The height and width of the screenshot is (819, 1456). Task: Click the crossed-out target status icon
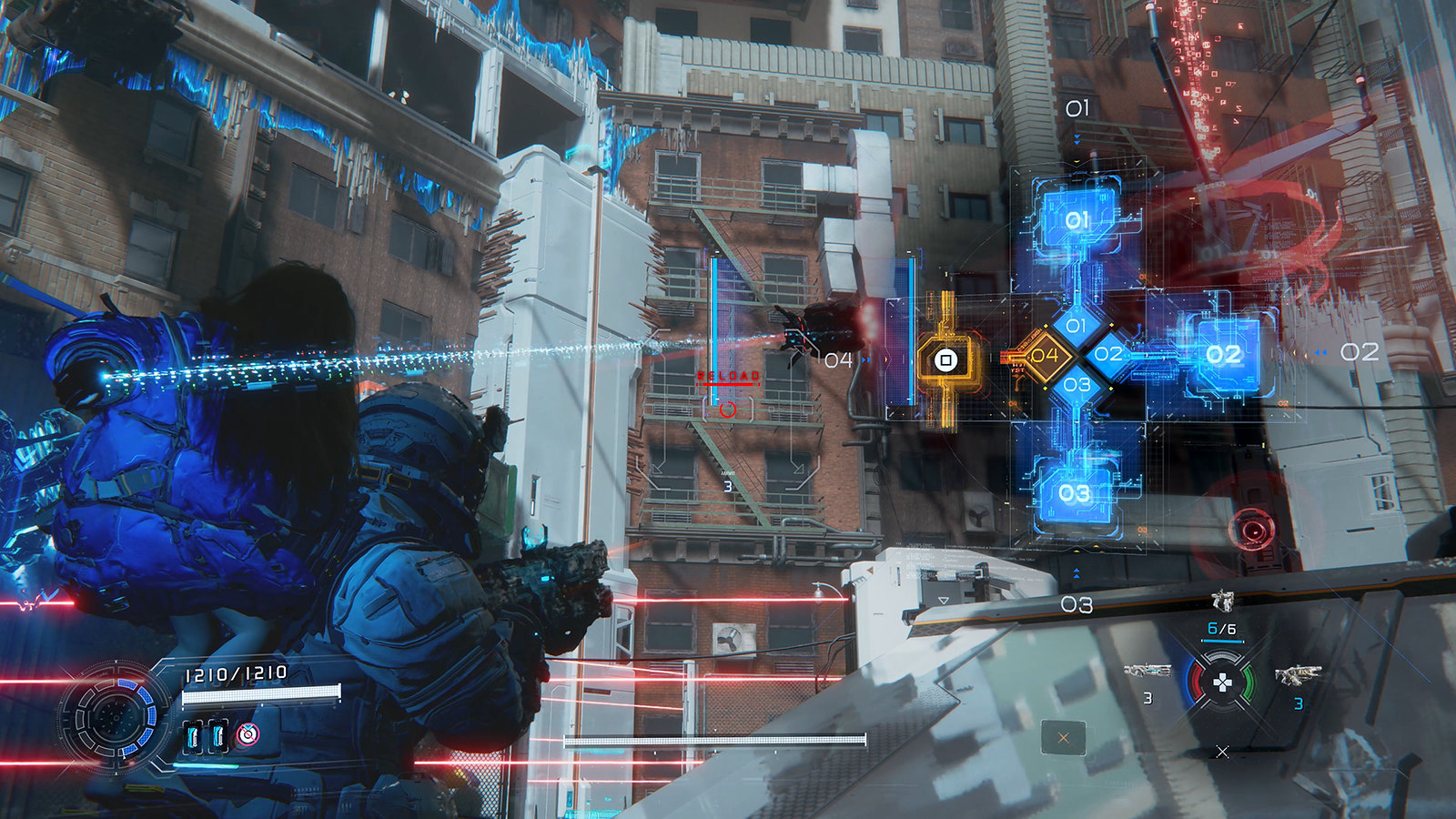click(x=246, y=734)
